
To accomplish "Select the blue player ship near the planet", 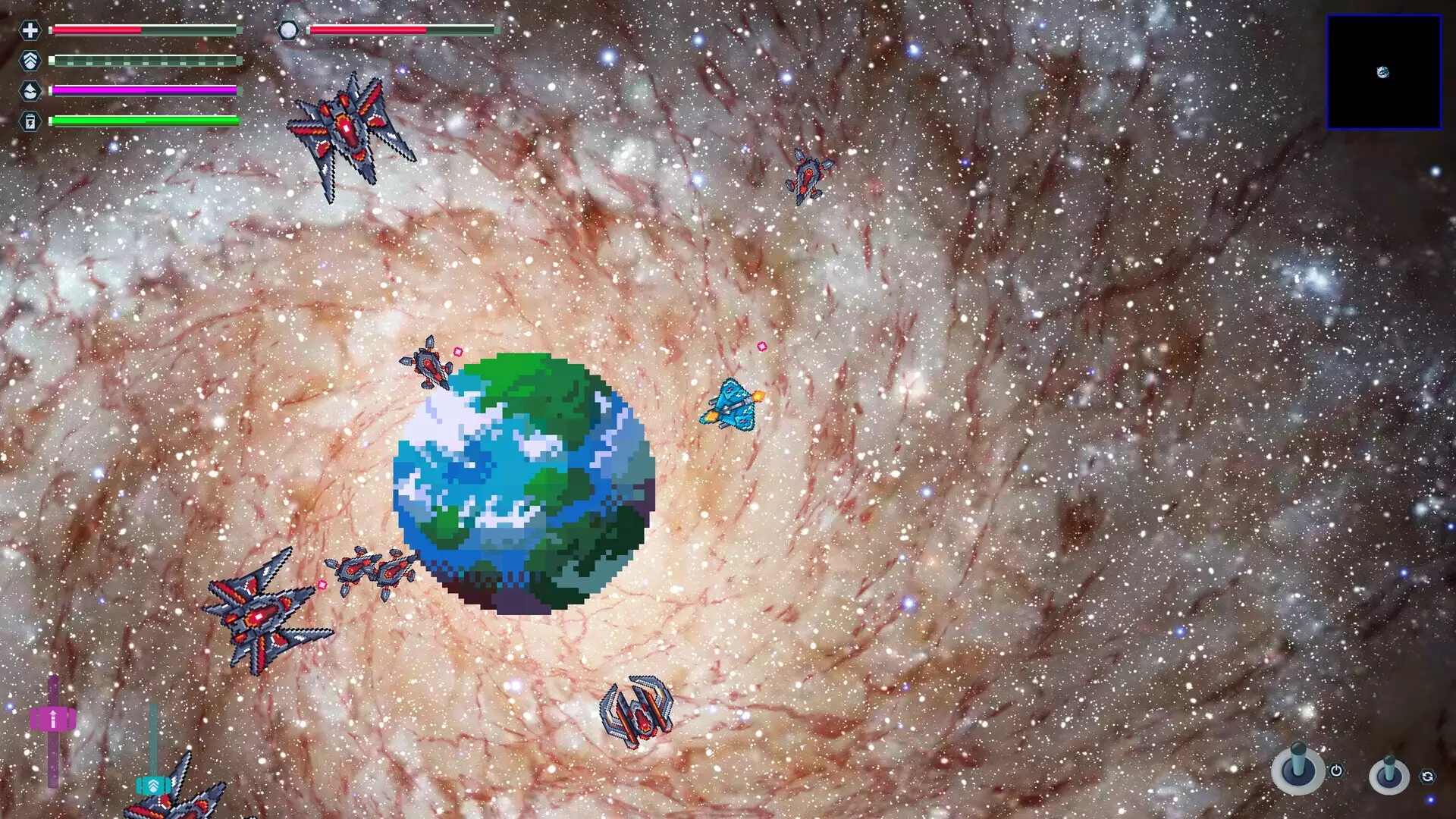I will tap(732, 406).
